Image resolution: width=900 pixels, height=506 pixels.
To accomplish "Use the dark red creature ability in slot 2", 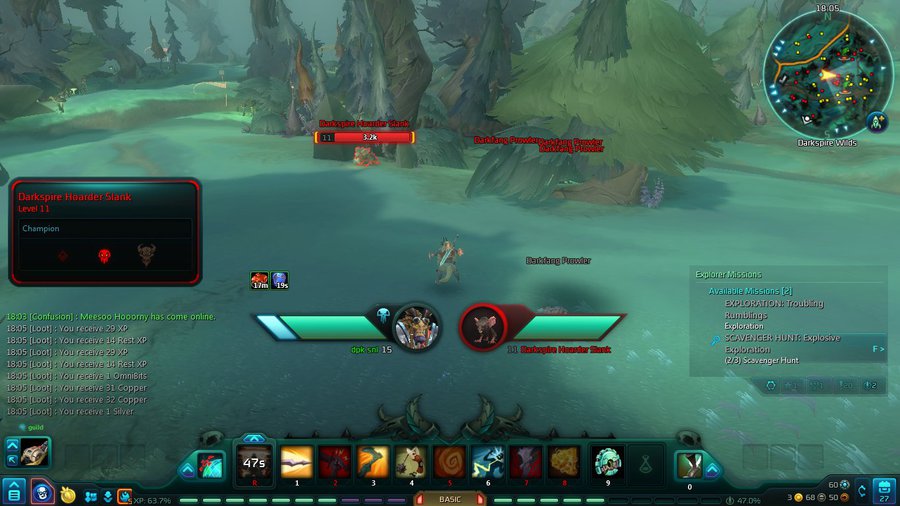I will 334,462.
